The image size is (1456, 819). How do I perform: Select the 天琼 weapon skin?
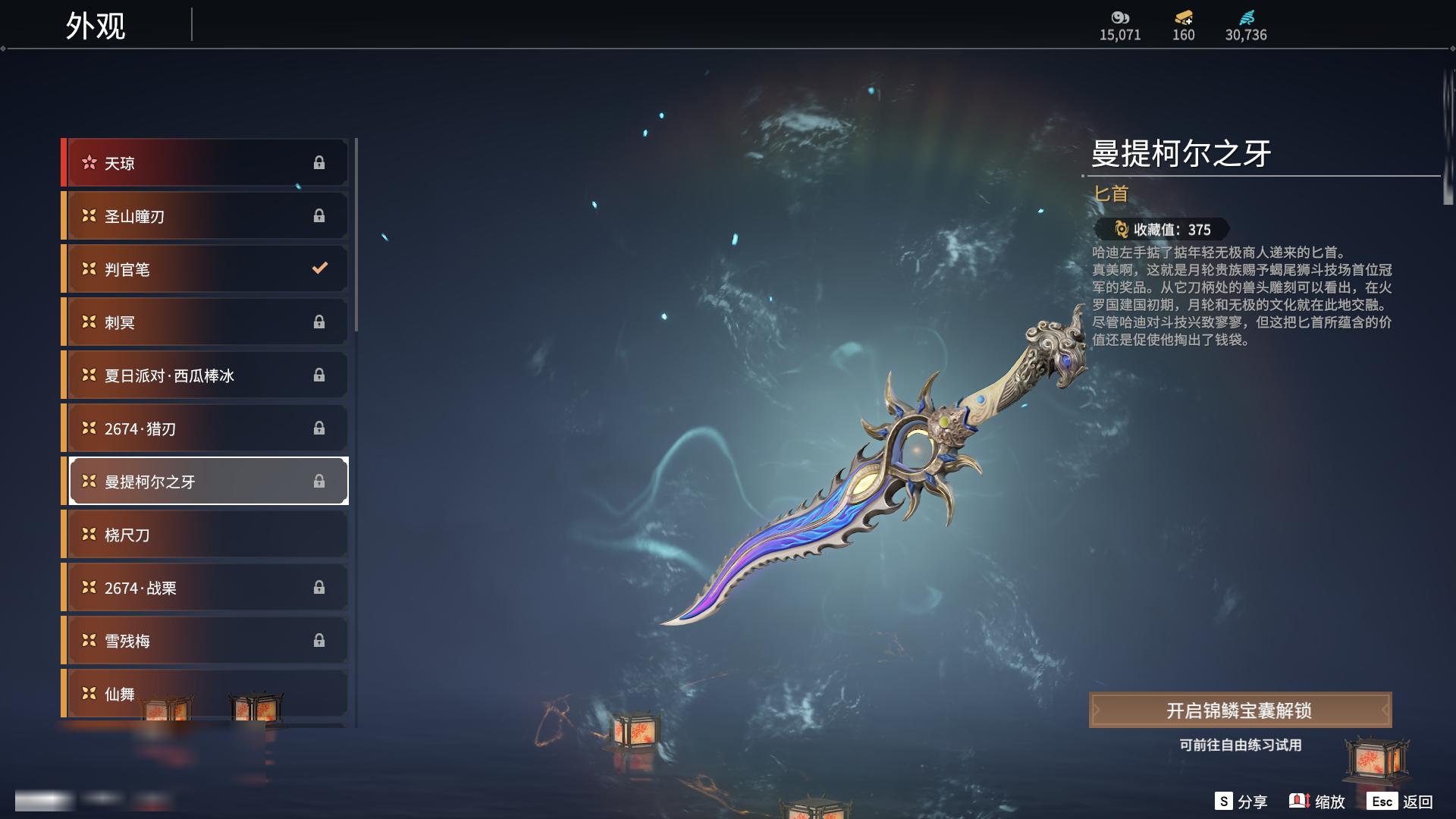pyautogui.click(x=206, y=163)
